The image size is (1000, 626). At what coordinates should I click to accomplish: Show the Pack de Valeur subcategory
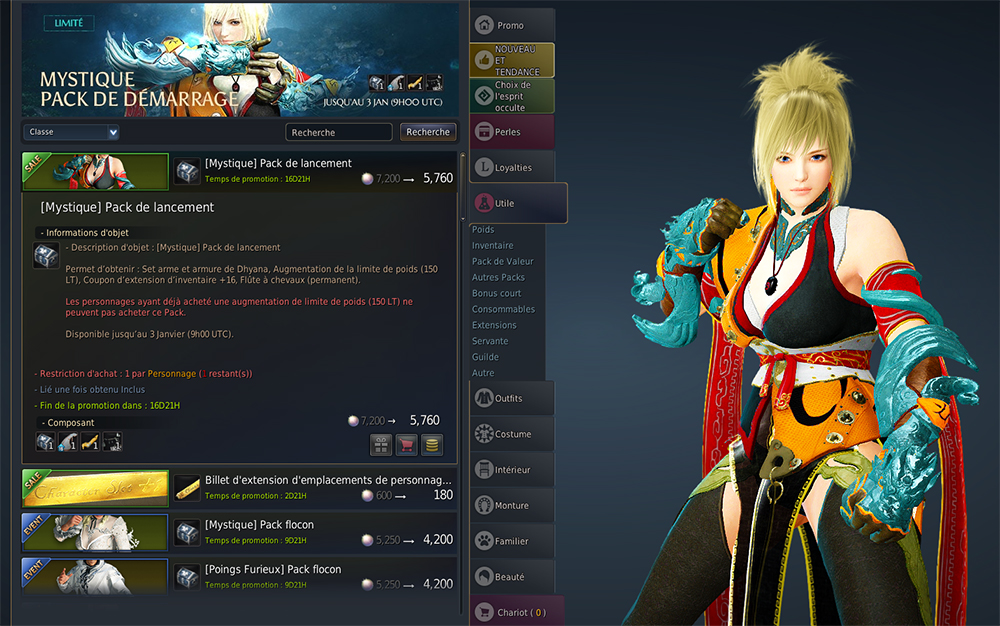click(501, 261)
